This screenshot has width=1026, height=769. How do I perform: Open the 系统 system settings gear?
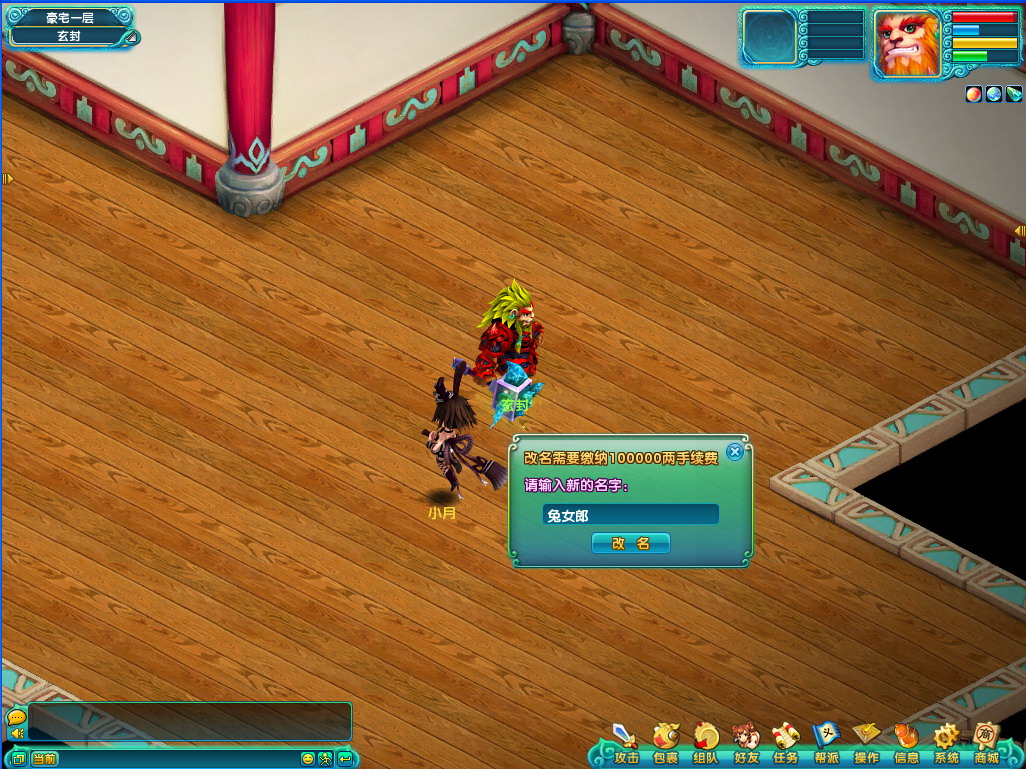[946, 740]
